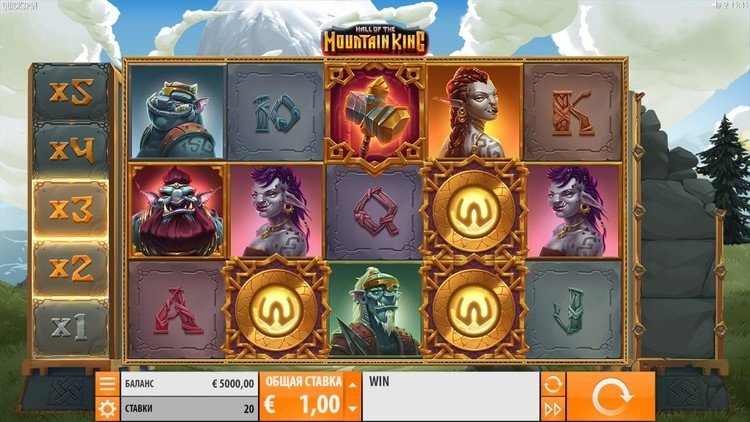Open the hamburger menu
This screenshot has width=750, height=422.
(107, 384)
